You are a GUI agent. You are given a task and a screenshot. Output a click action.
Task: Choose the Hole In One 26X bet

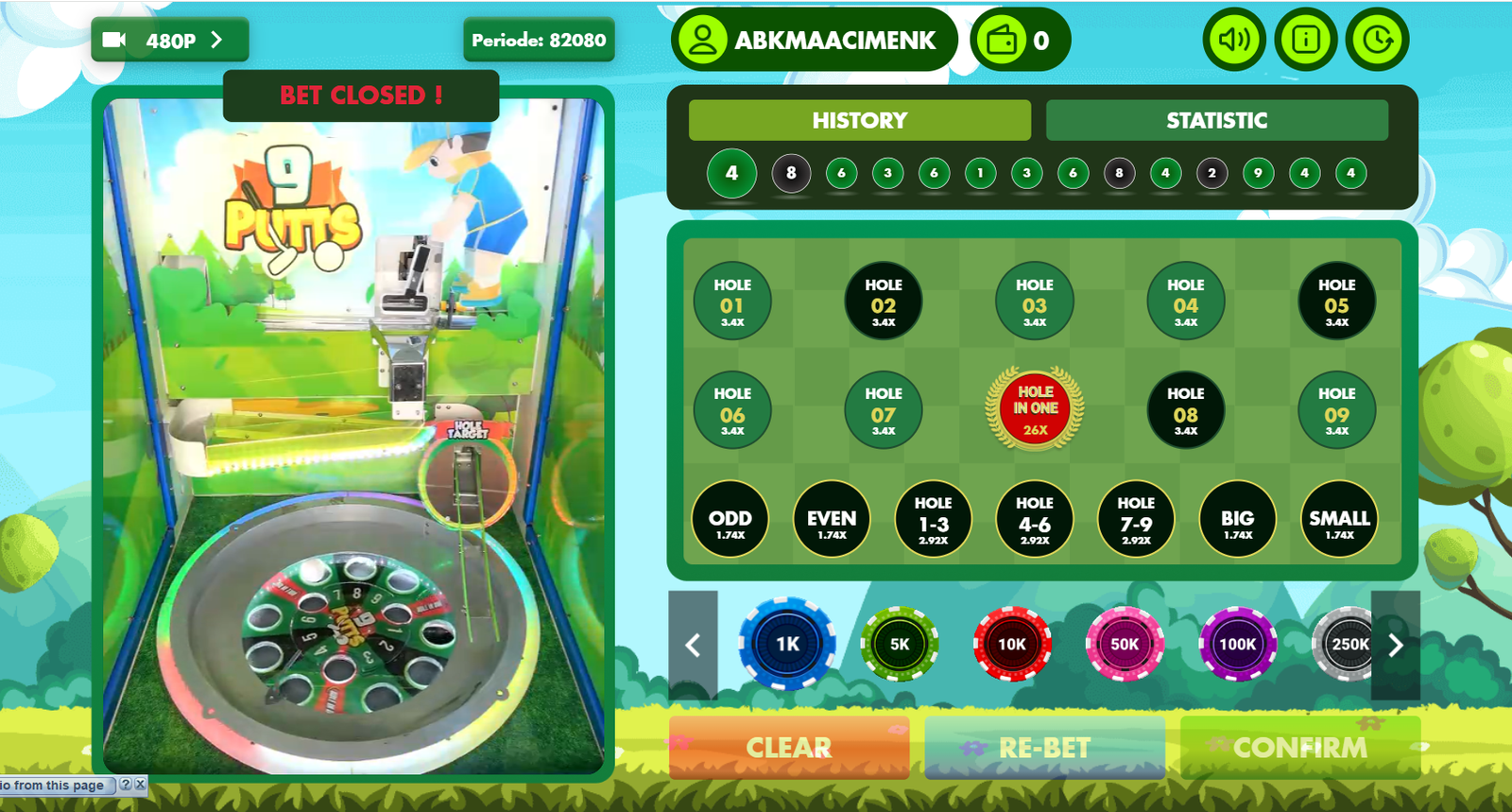(x=1035, y=409)
